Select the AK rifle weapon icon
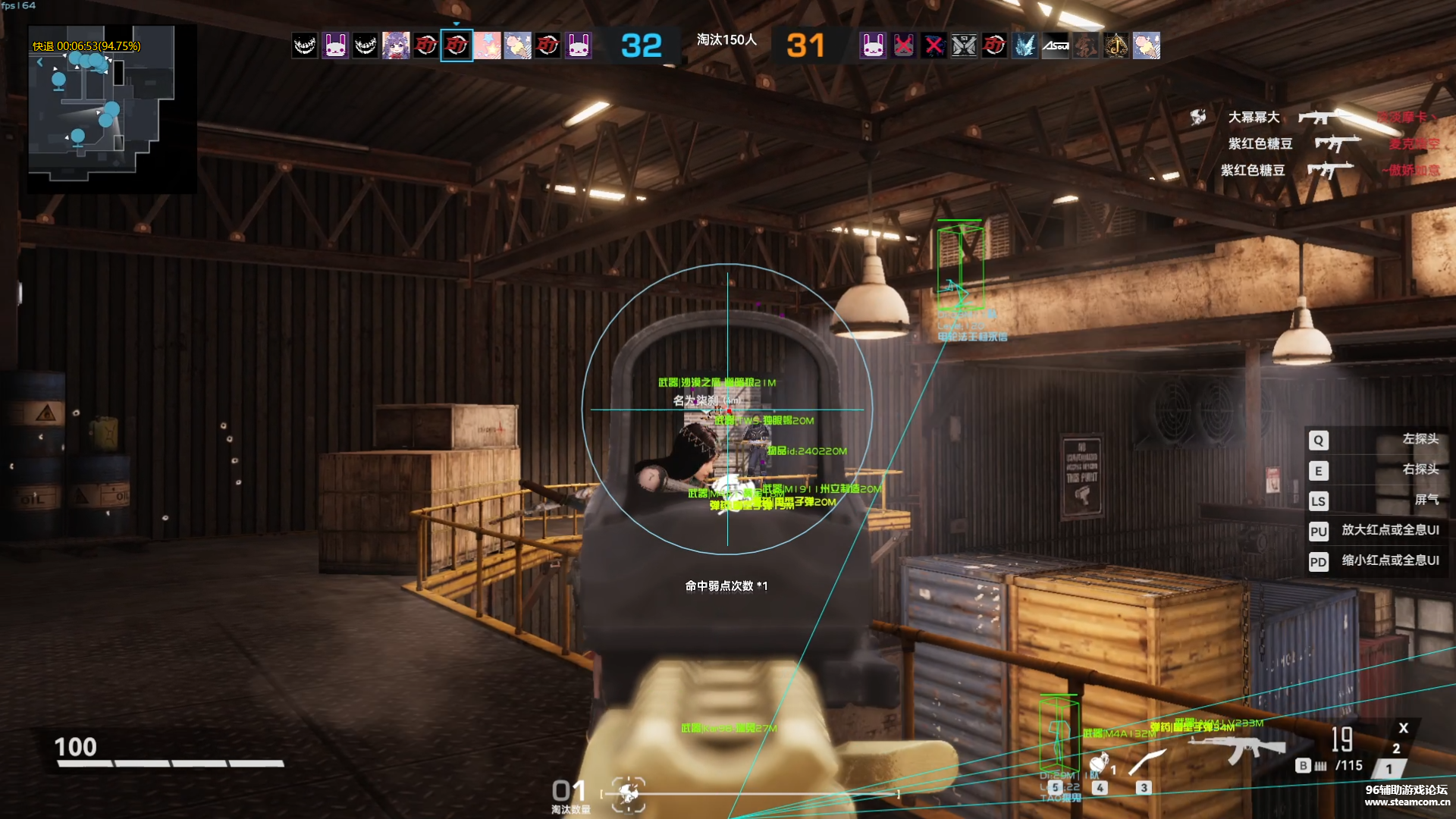1456x819 pixels. click(1236, 748)
